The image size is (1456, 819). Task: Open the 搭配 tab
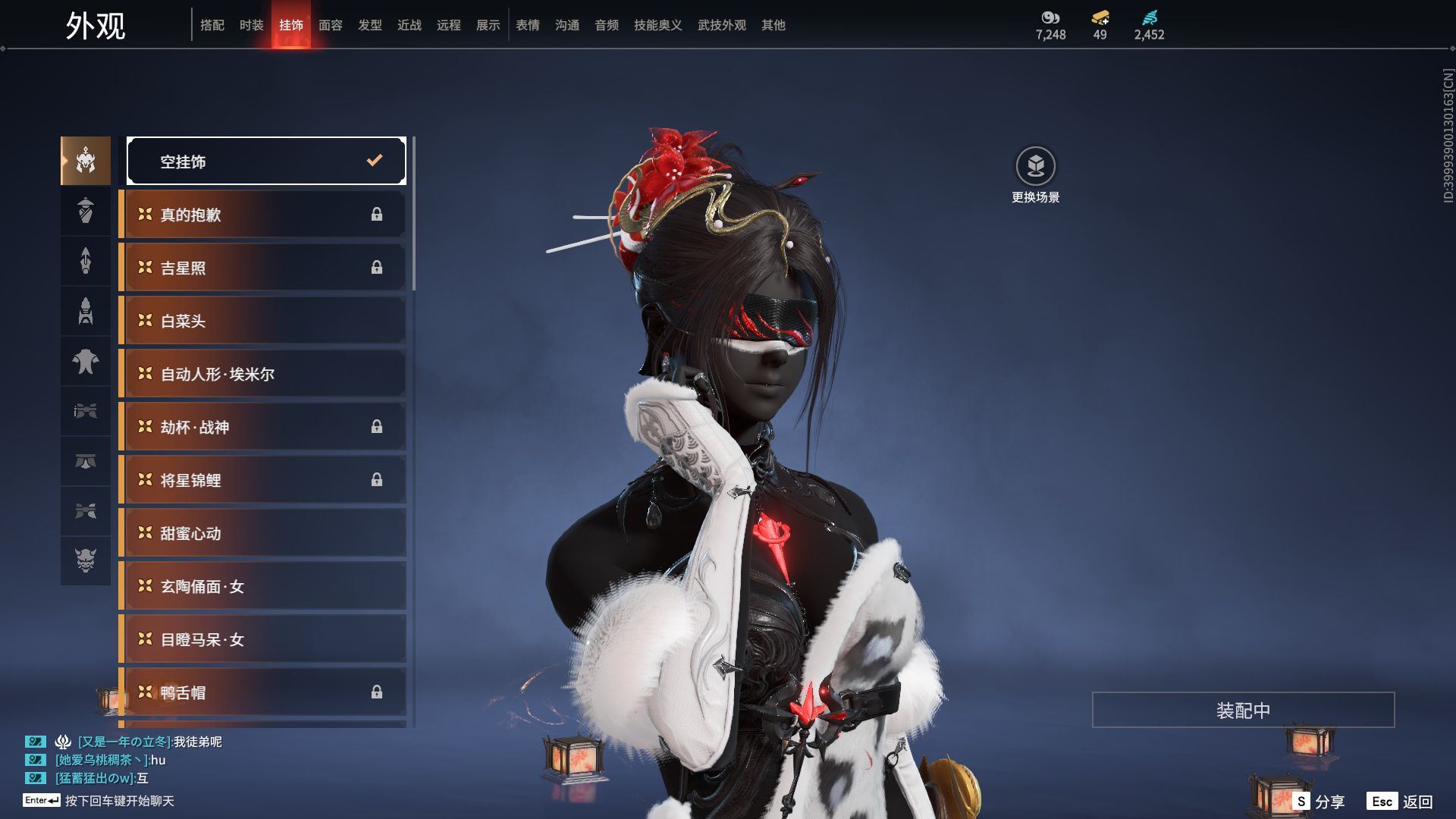pyautogui.click(x=212, y=25)
